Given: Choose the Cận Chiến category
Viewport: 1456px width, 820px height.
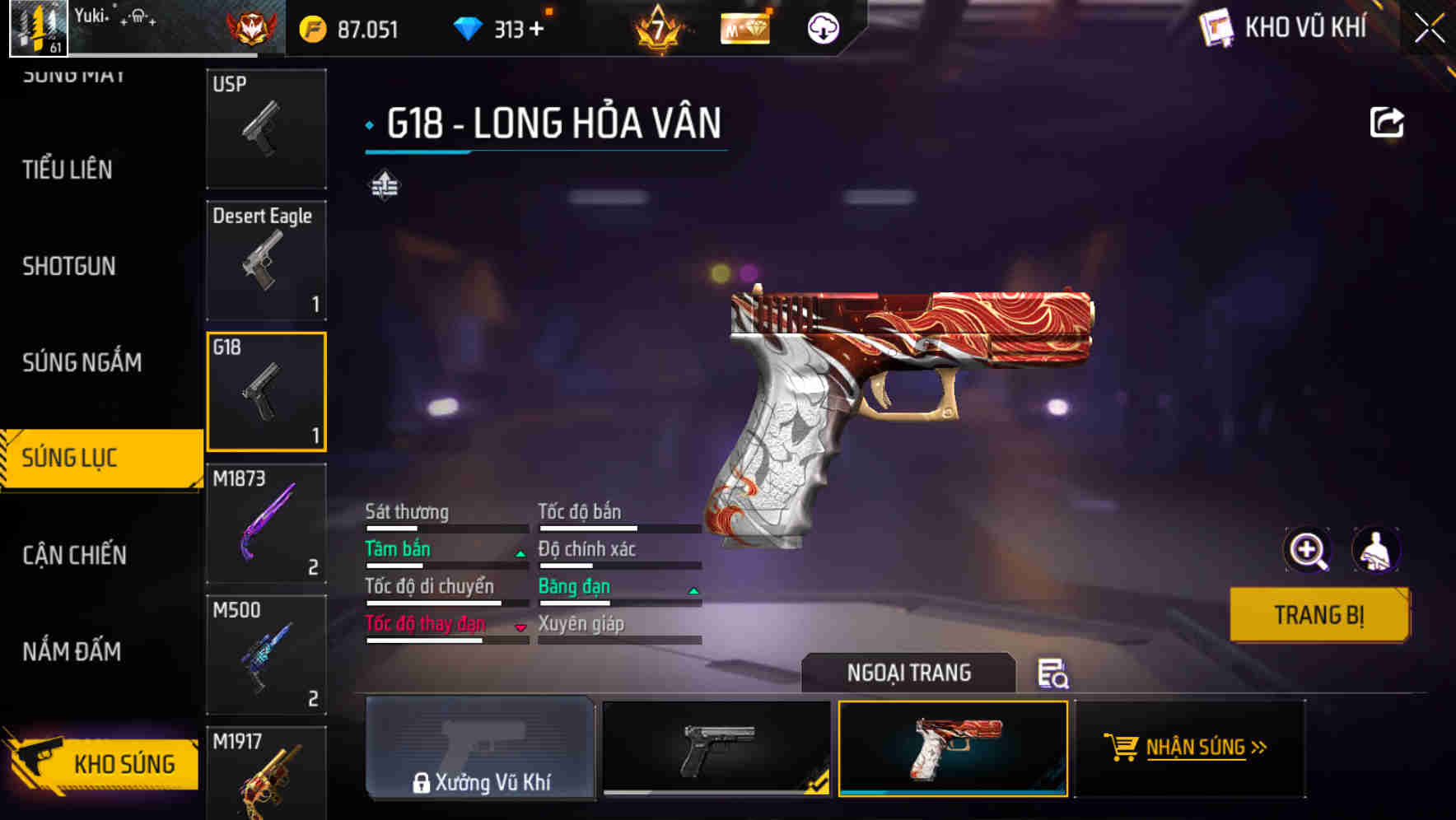Looking at the screenshot, I should coord(74,555).
